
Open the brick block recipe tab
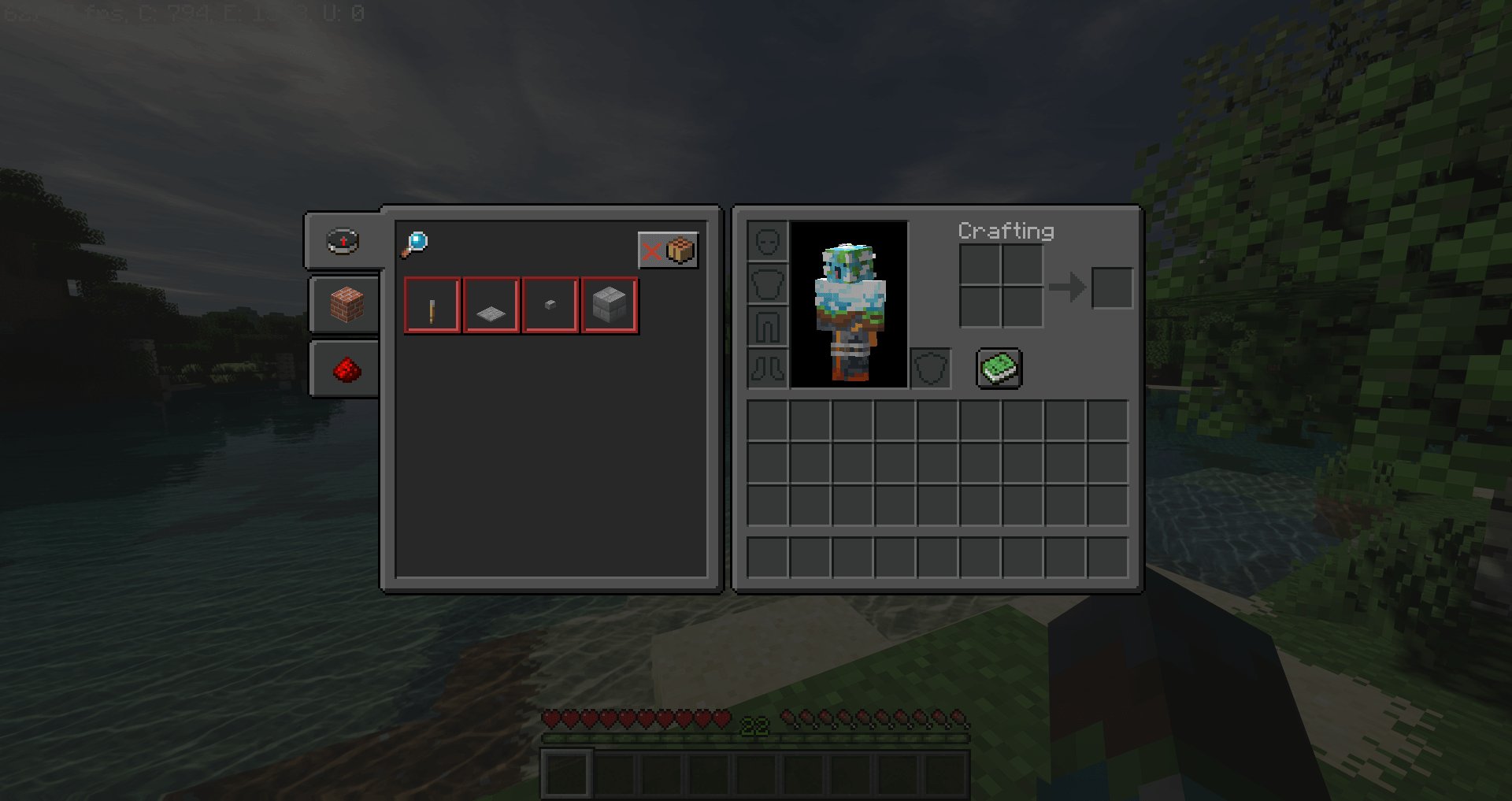[x=346, y=305]
